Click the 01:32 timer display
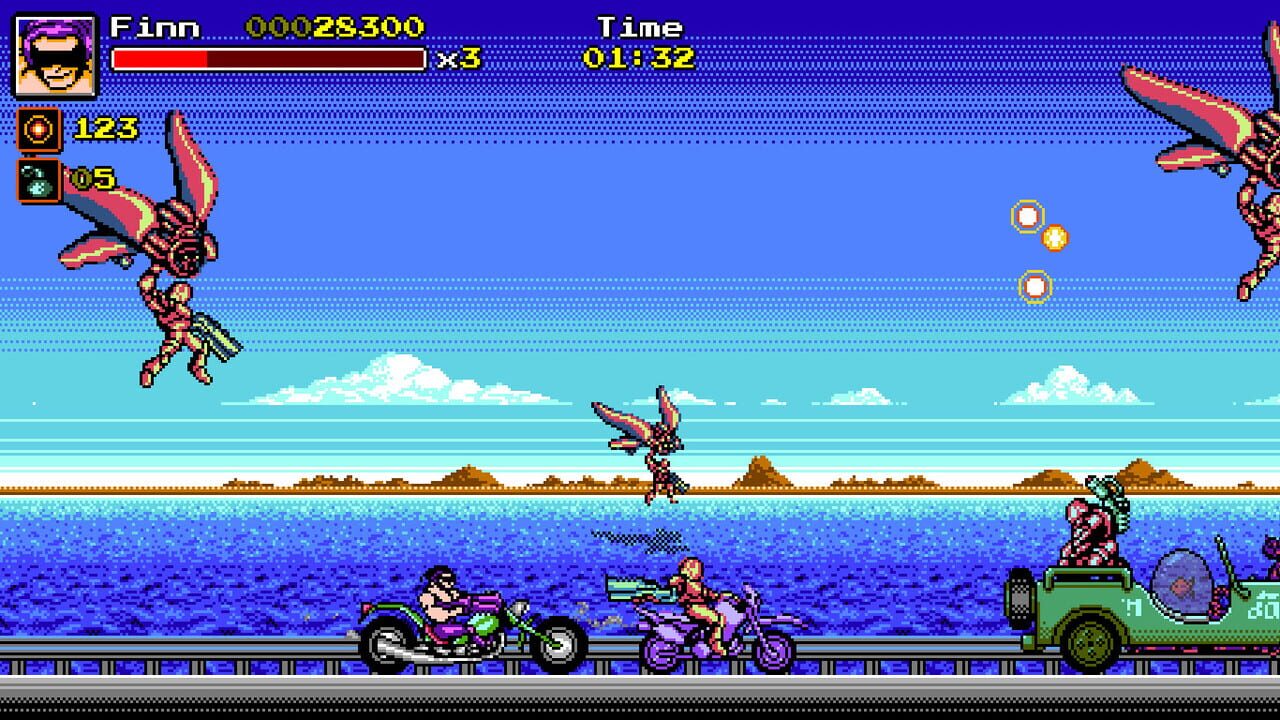This screenshot has width=1280, height=720. point(640,58)
